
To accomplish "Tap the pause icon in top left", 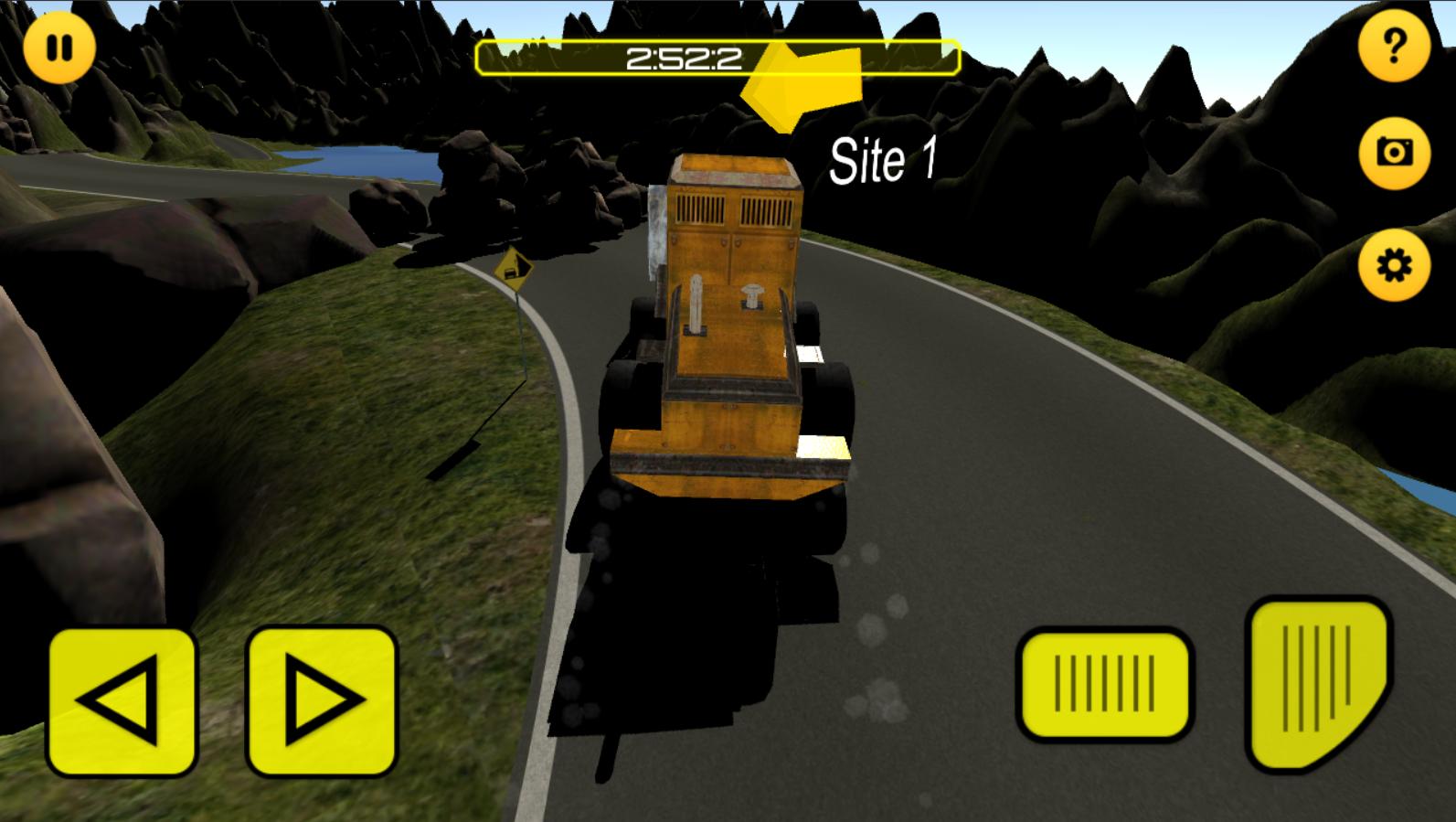I will pyautogui.click(x=60, y=49).
